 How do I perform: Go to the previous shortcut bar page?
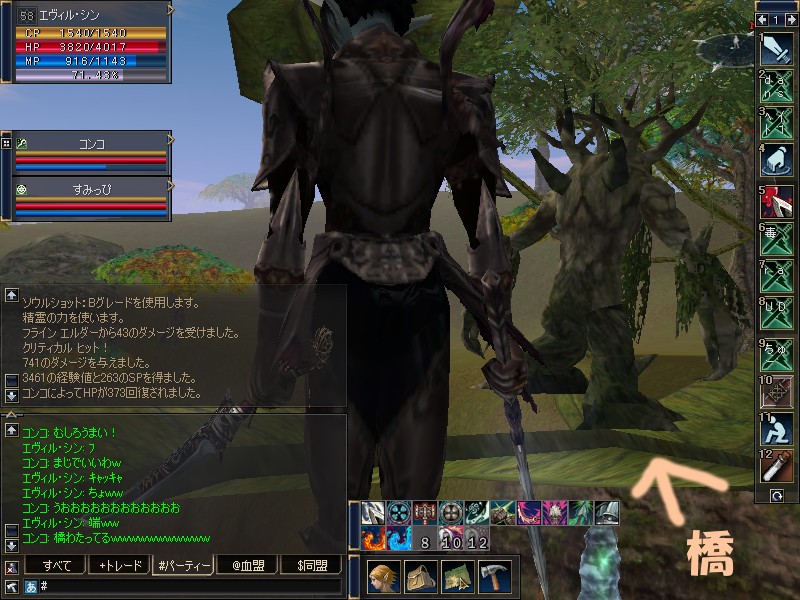coord(763,19)
